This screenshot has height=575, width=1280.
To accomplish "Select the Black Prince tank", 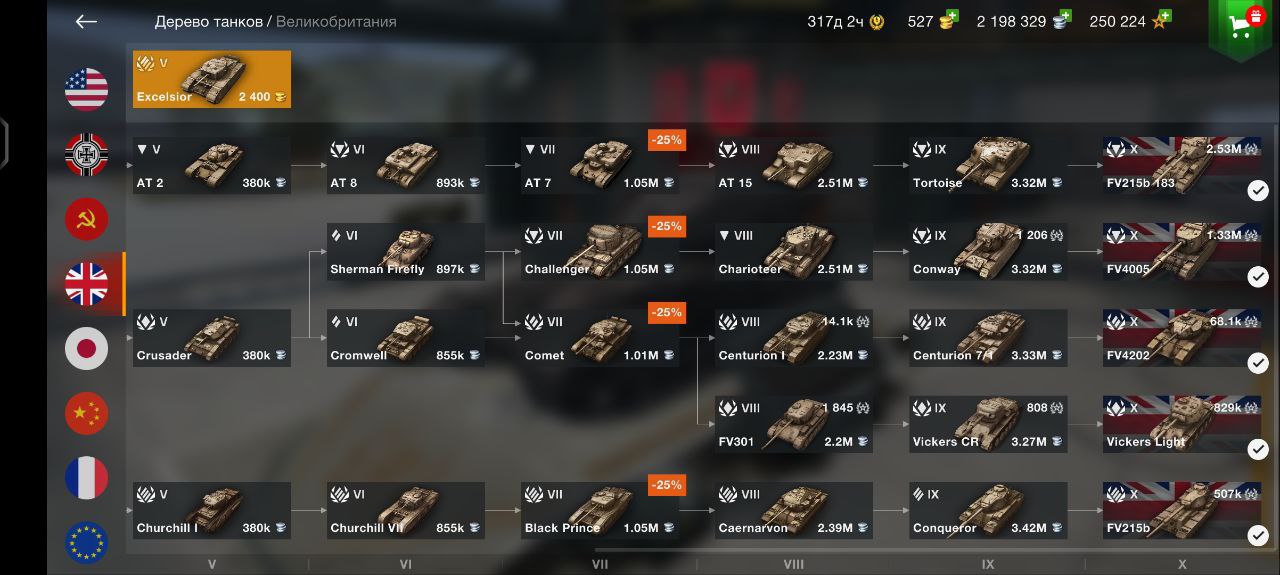I will pyautogui.click(x=600, y=511).
